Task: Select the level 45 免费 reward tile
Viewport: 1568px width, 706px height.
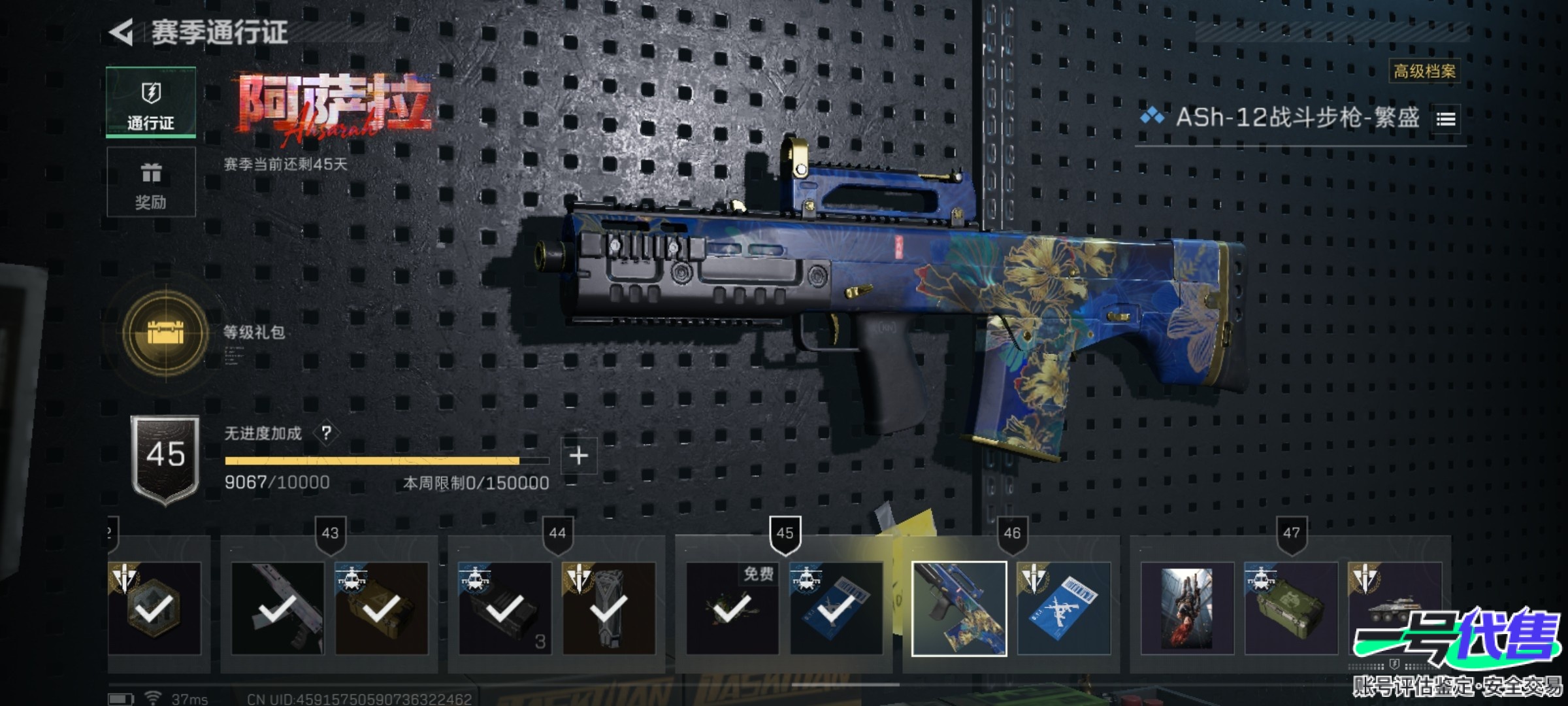Action: [732, 609]
